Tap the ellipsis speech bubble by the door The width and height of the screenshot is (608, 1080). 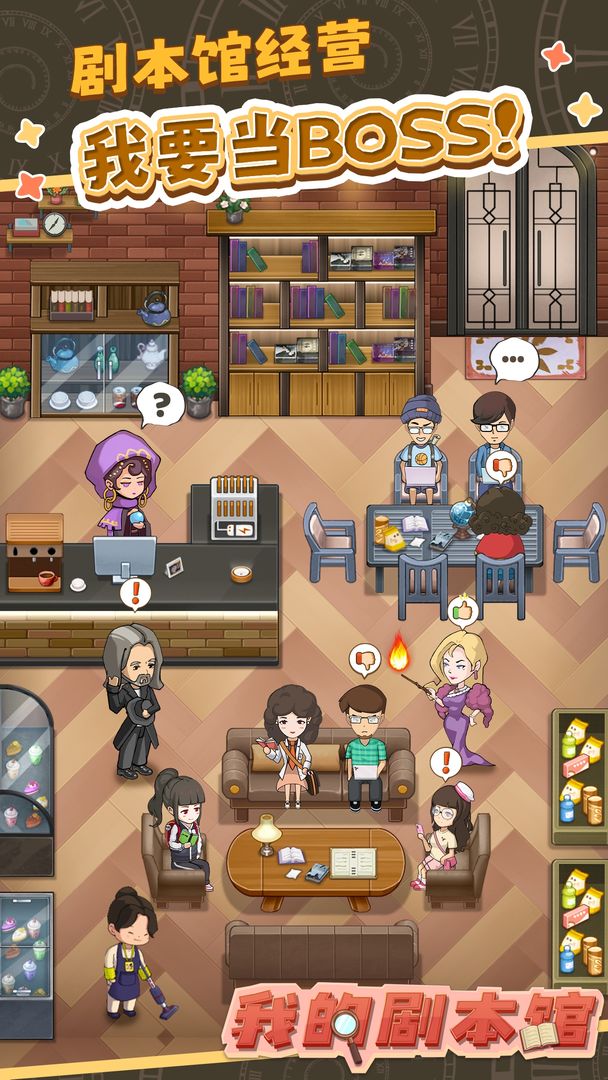pos(514,358)
